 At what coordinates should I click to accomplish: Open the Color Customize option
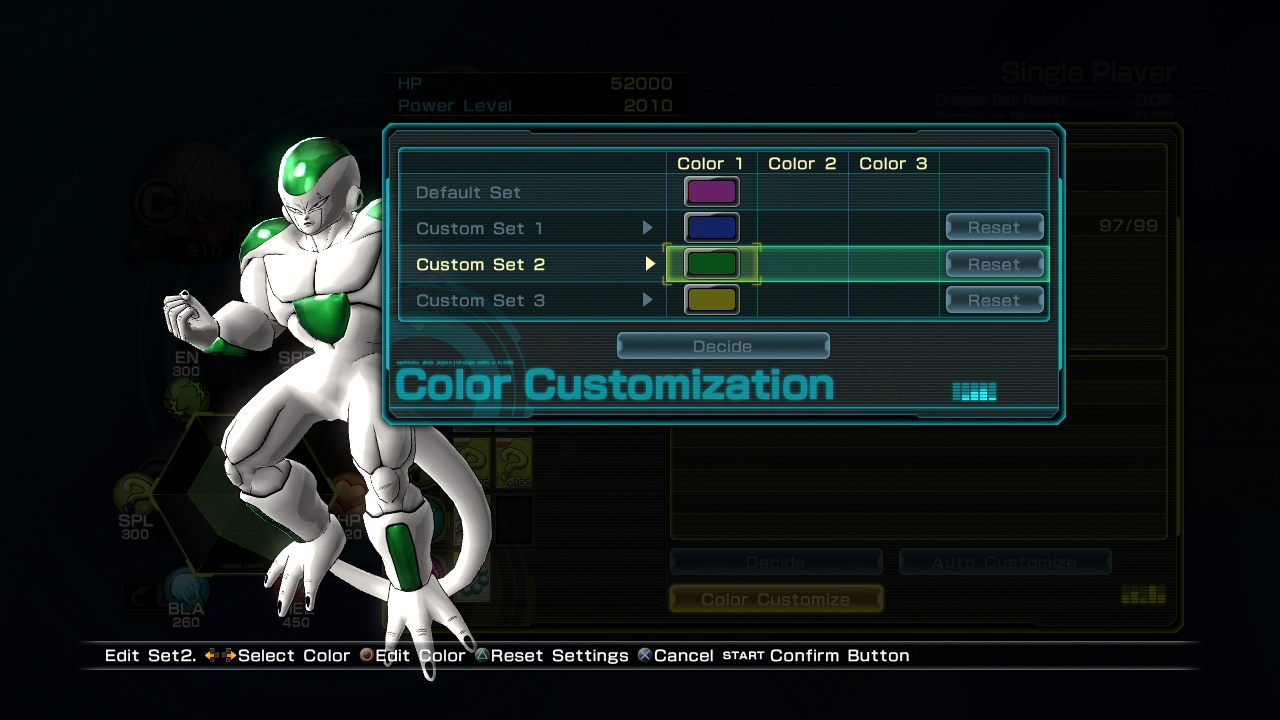775,599
